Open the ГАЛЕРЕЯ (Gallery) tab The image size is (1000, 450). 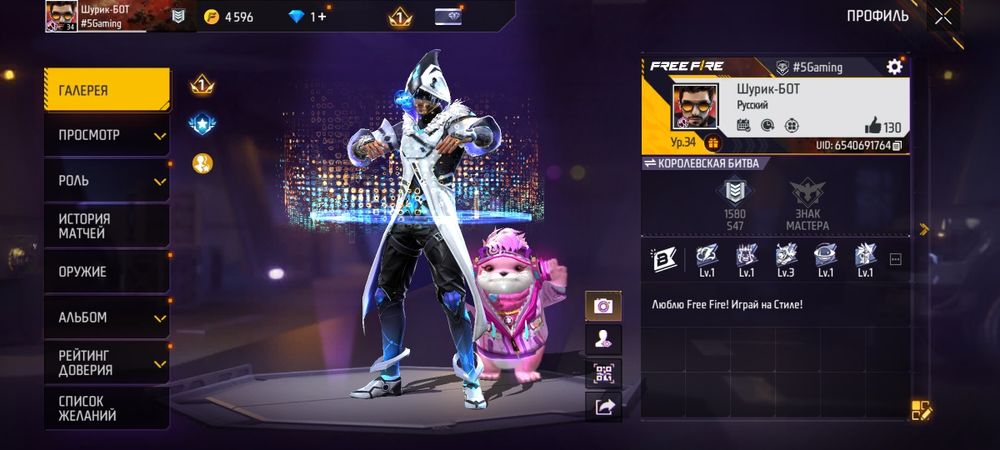[x=106, y=89]
